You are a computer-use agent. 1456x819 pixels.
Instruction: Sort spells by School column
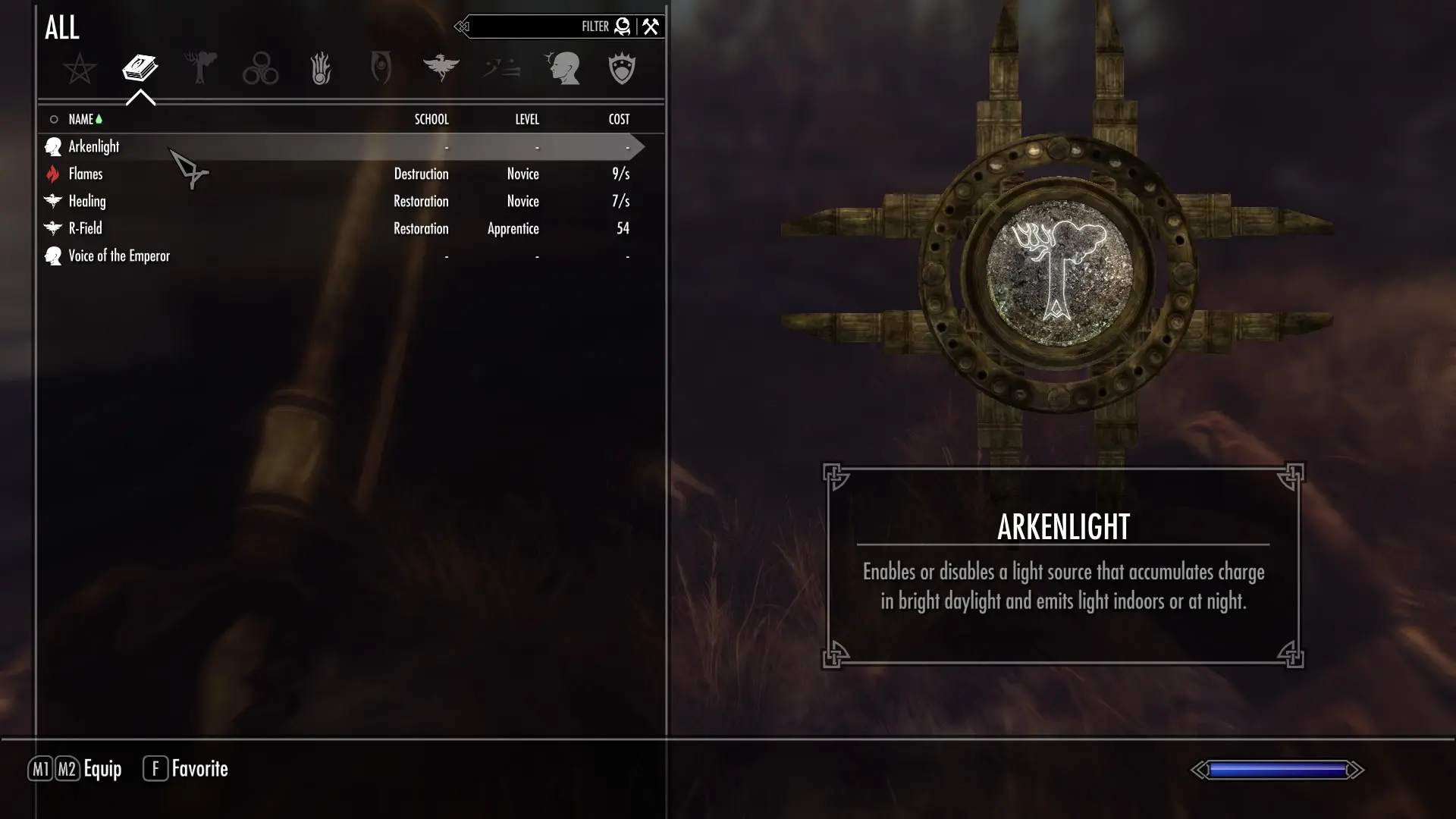pyautogui.click(x=431, y=119)
